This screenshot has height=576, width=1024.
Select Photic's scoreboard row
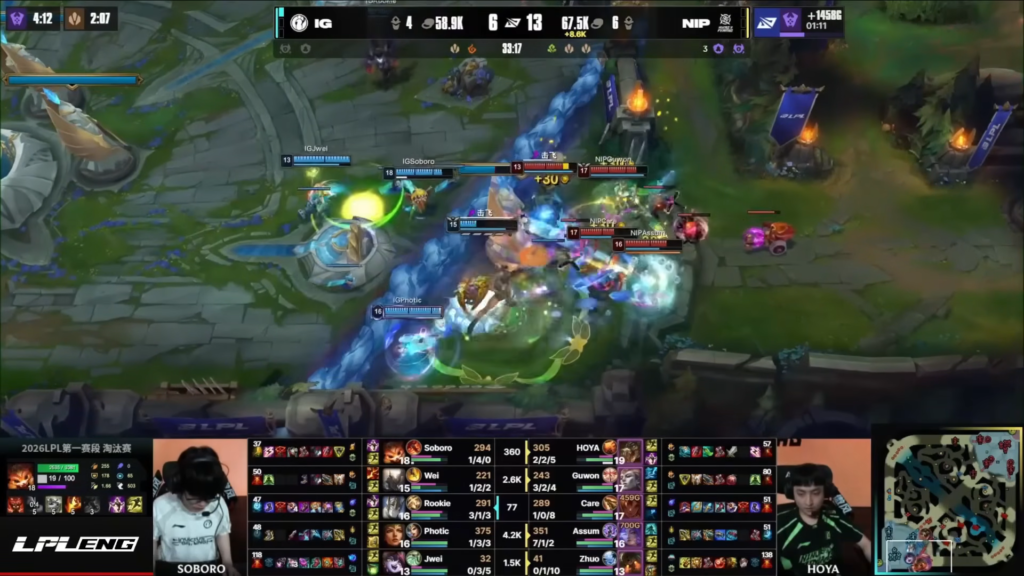click(440, 535)
